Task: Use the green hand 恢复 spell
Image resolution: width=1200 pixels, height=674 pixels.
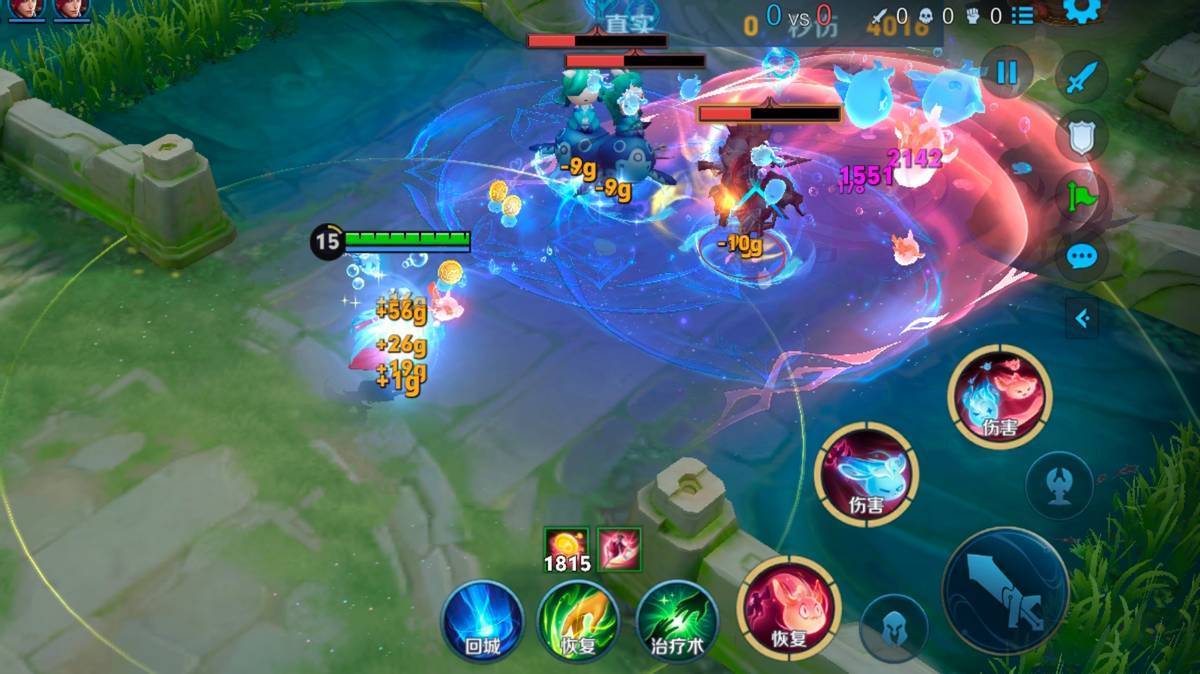Action: coord(578,620)
